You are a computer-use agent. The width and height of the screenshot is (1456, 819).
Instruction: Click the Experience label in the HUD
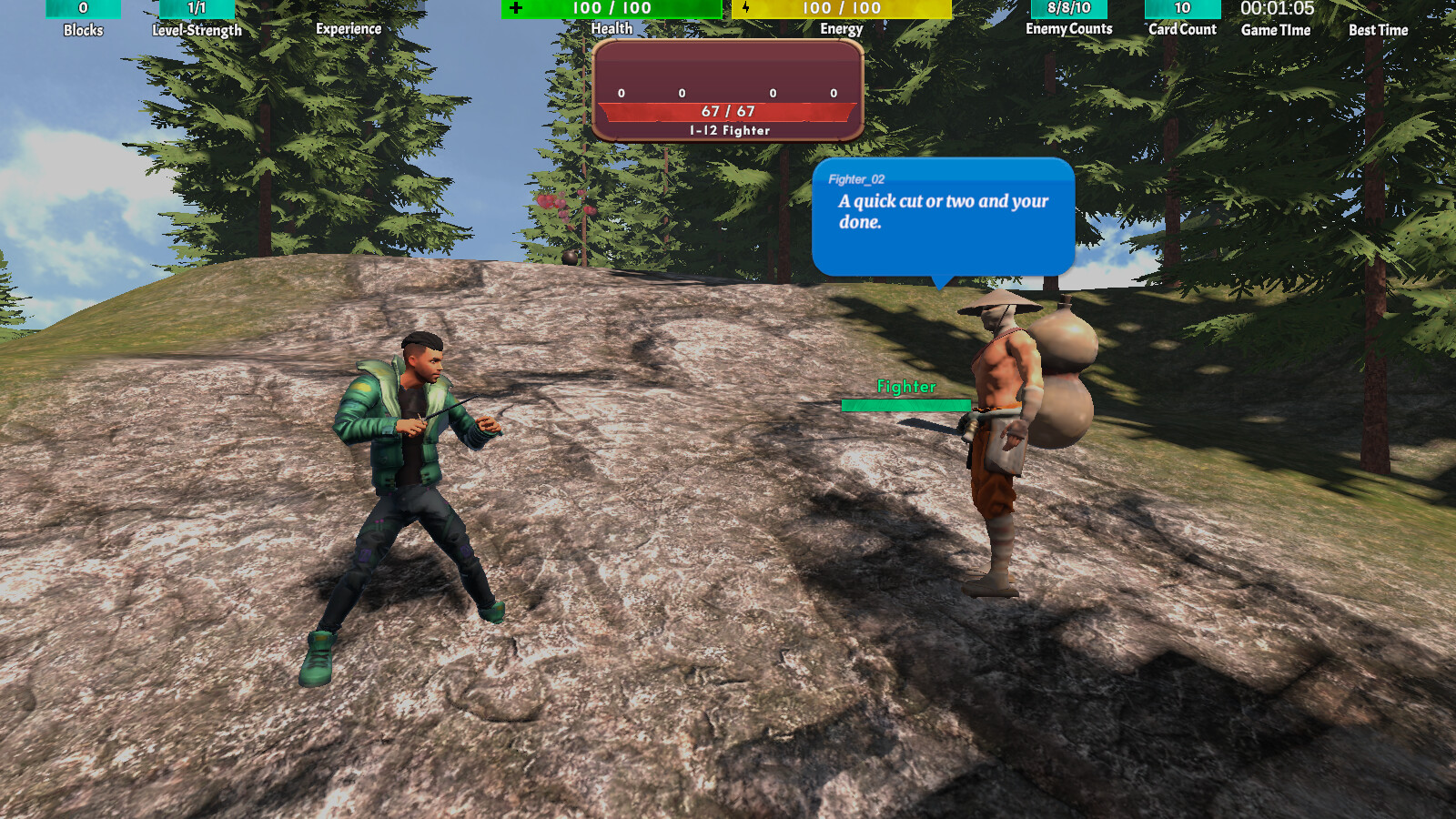coord(348,29)
